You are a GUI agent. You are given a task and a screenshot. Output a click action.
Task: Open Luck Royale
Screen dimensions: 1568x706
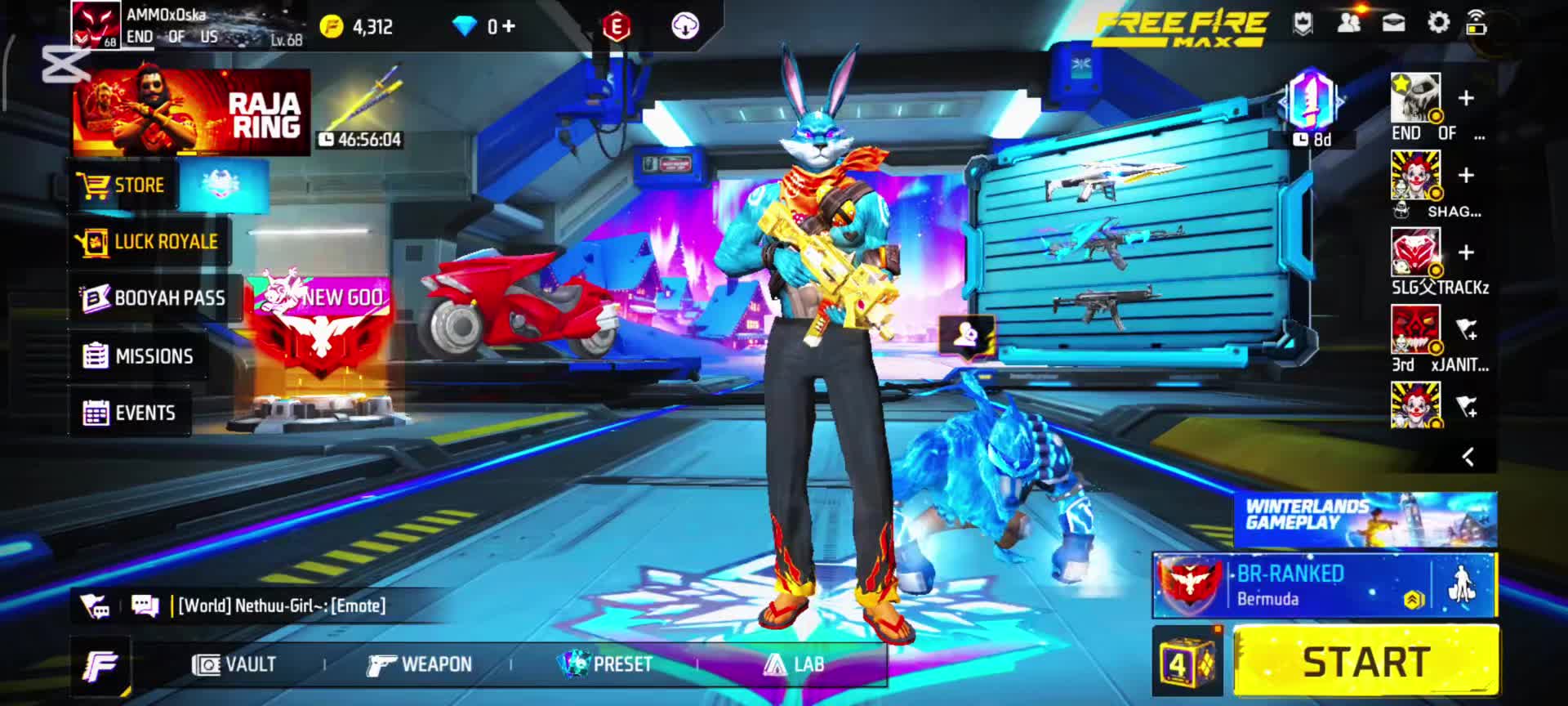pyautogui.click(x=148, y=242)
